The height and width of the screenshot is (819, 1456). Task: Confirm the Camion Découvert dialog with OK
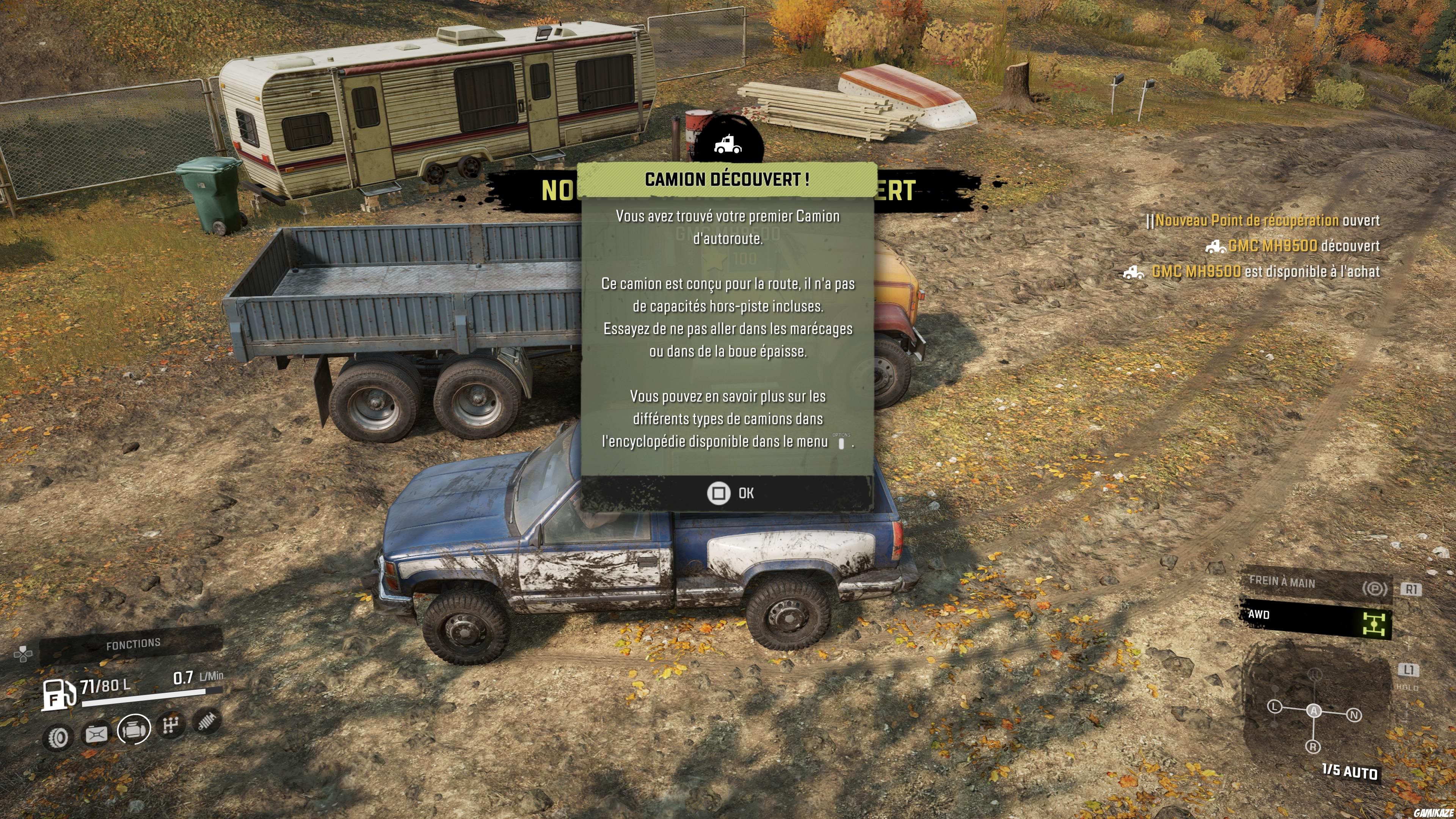[x=729, y=493]
